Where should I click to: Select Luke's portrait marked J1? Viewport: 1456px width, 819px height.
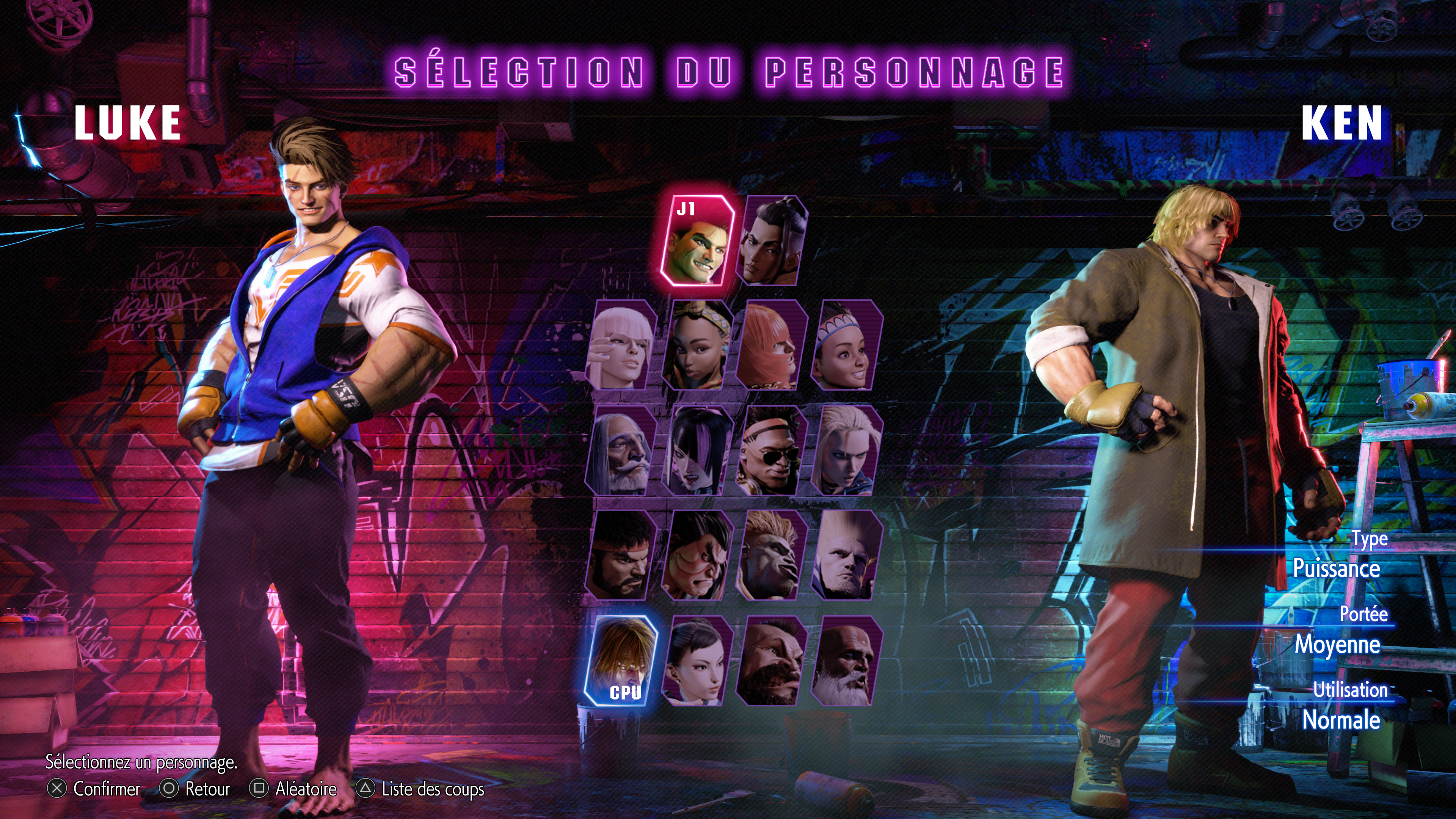tap(698, 241)
